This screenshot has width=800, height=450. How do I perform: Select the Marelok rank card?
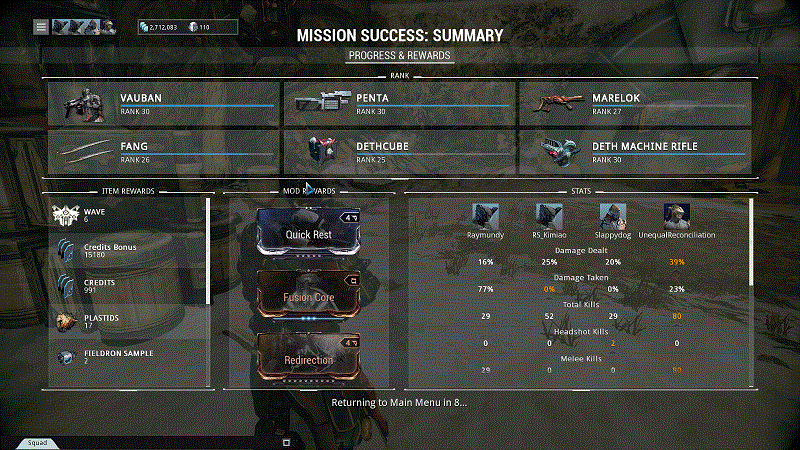pos(635,104)
